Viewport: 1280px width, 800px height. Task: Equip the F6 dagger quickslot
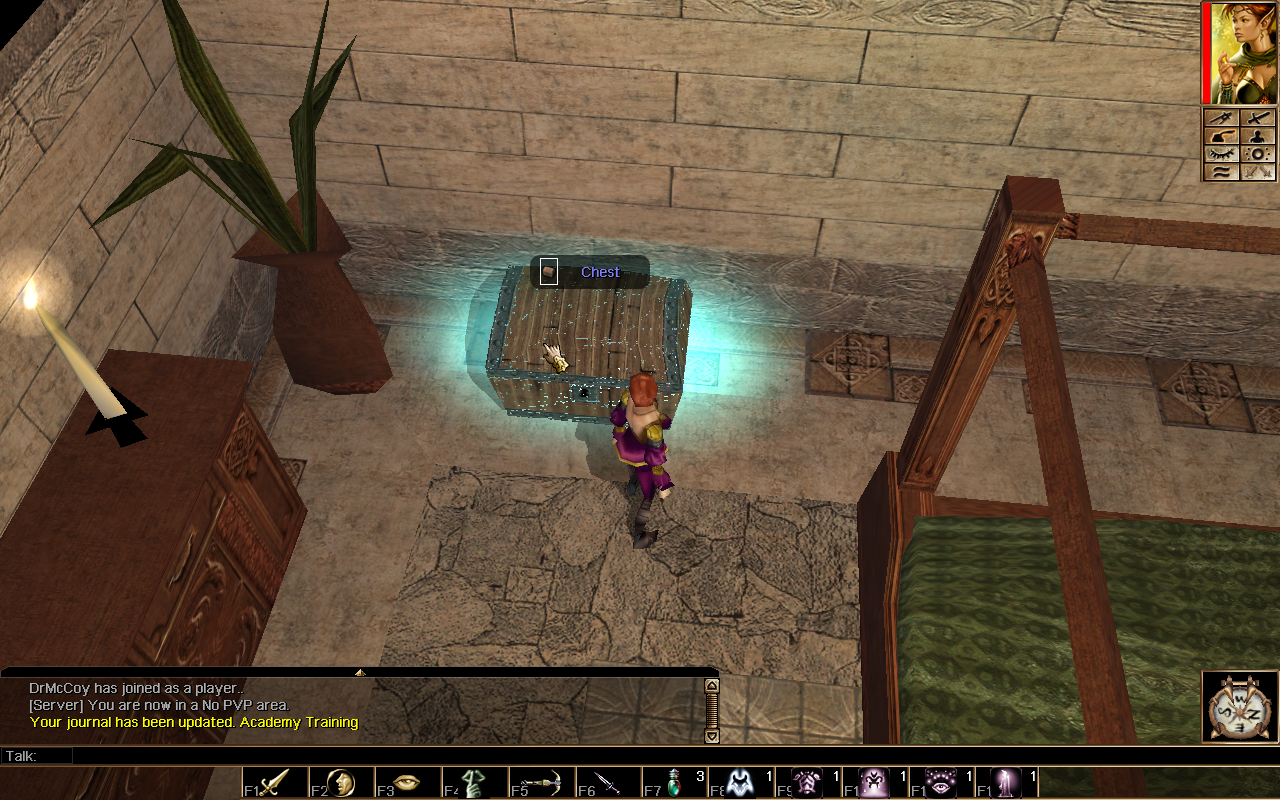[x=607, y=782]
